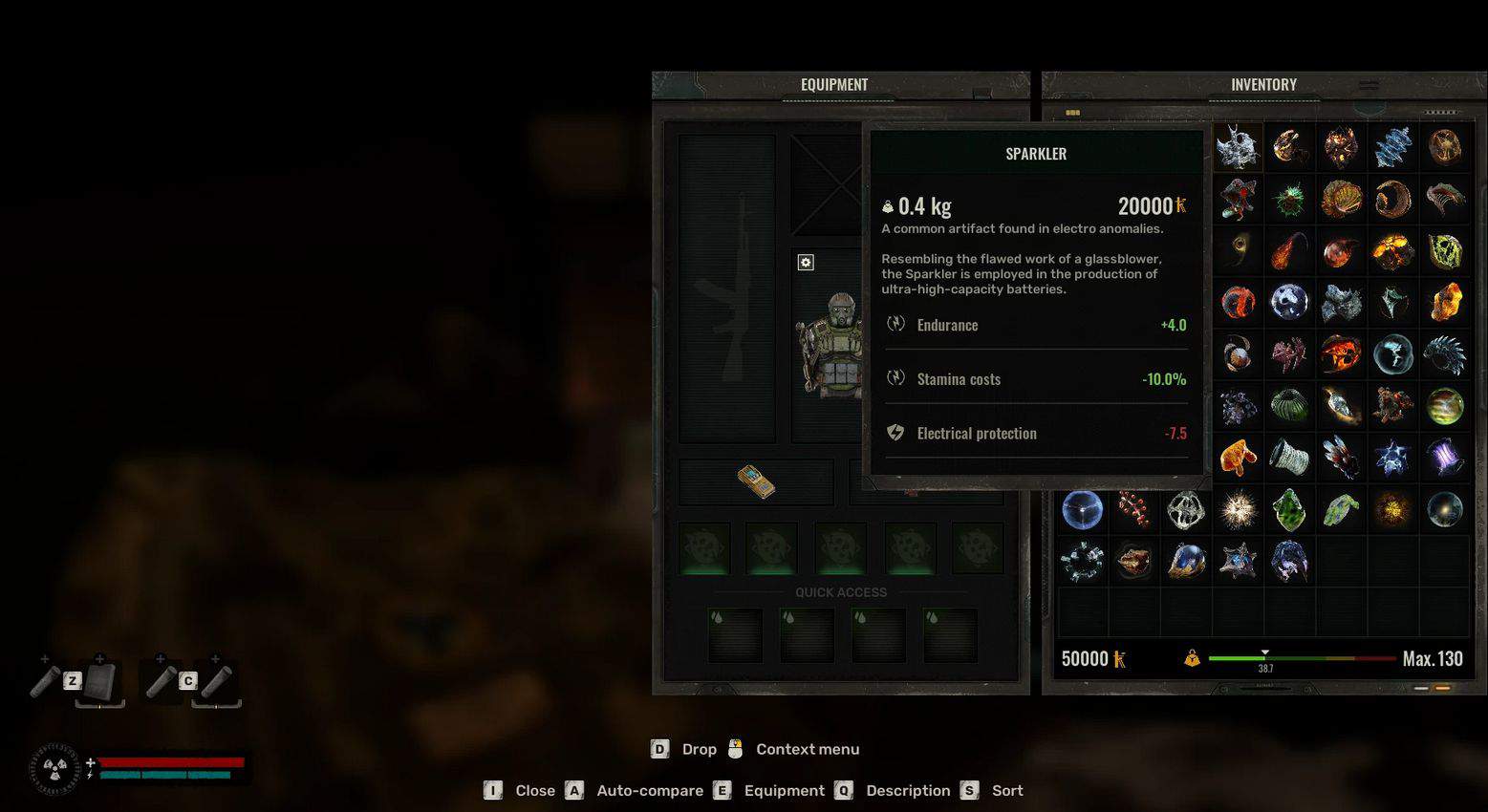
Task: Select the white coiled spring artifact
Action: 1289,458
